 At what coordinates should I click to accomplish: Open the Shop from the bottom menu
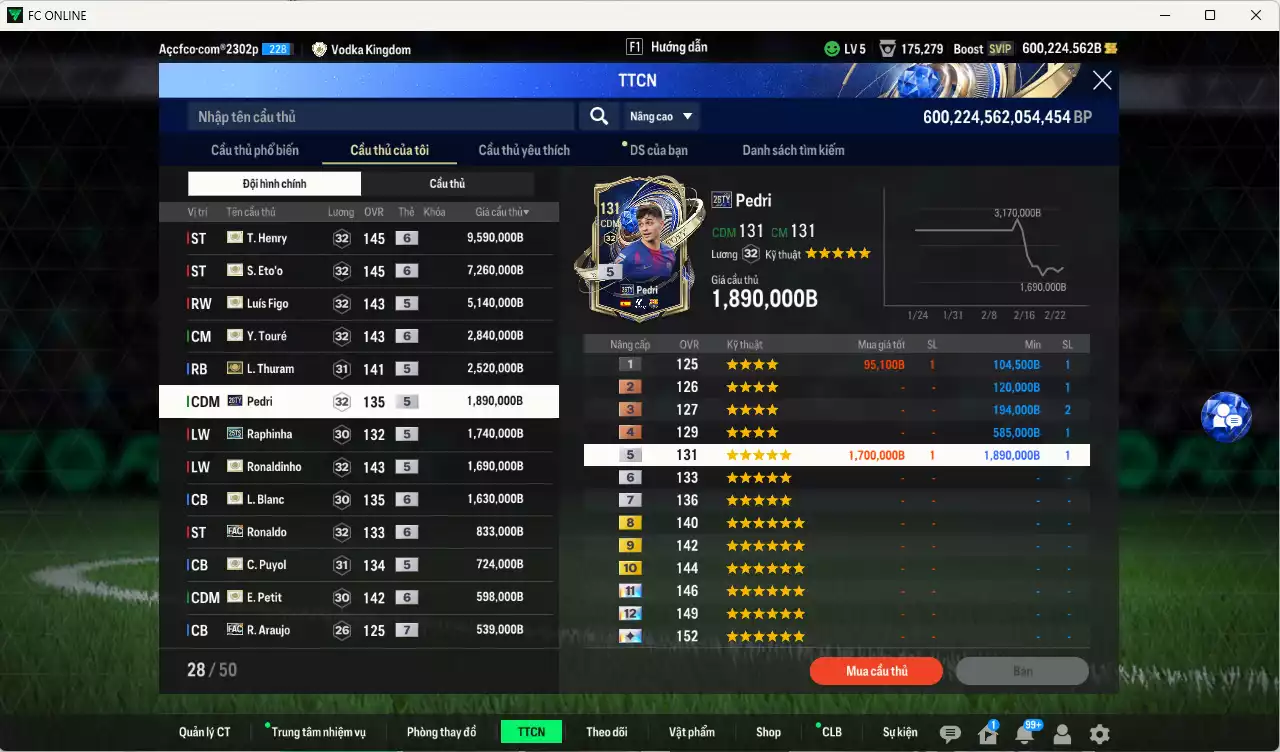click(x=768, y=732)
